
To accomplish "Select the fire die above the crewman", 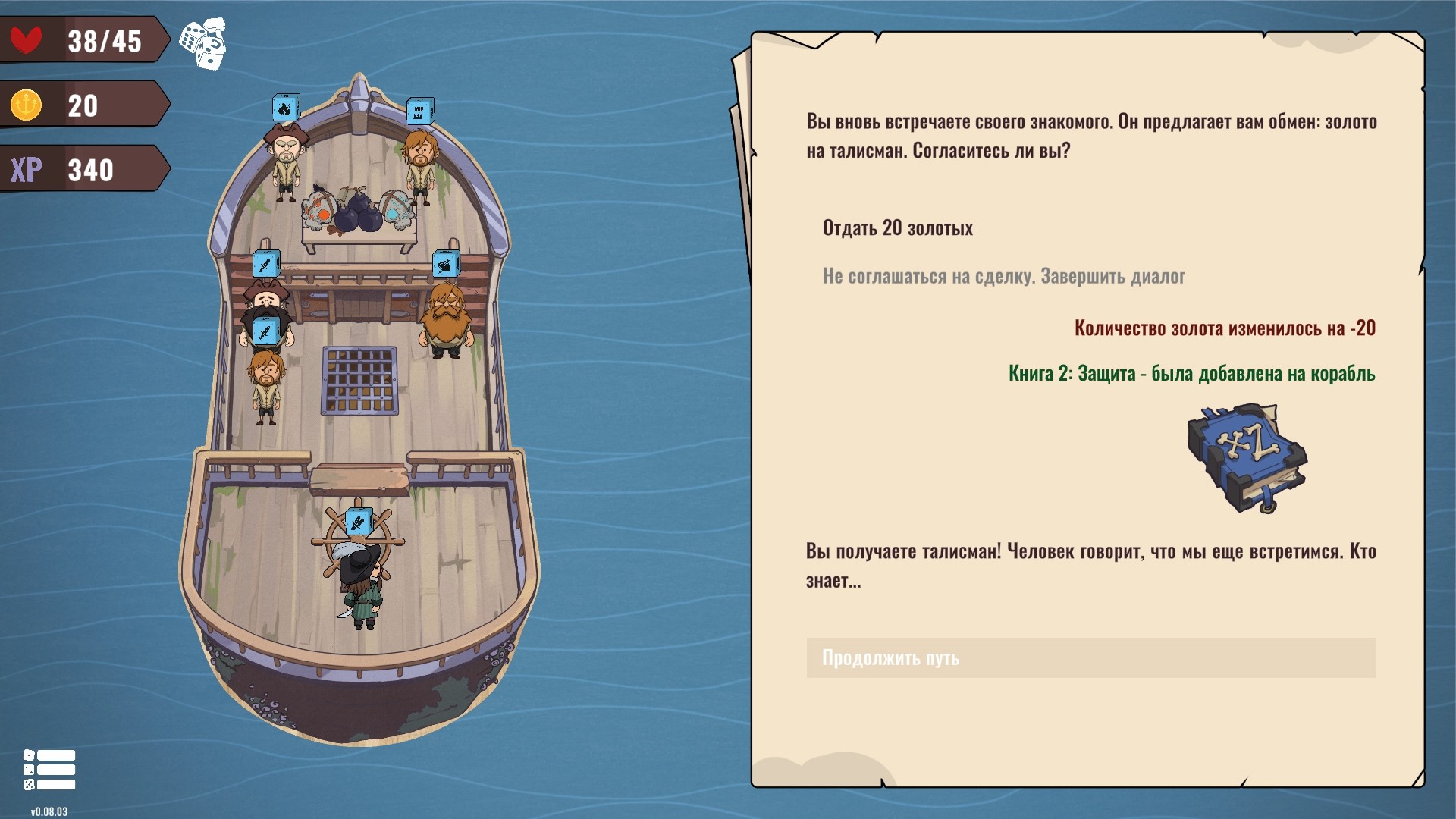I will tap(286, 108).
